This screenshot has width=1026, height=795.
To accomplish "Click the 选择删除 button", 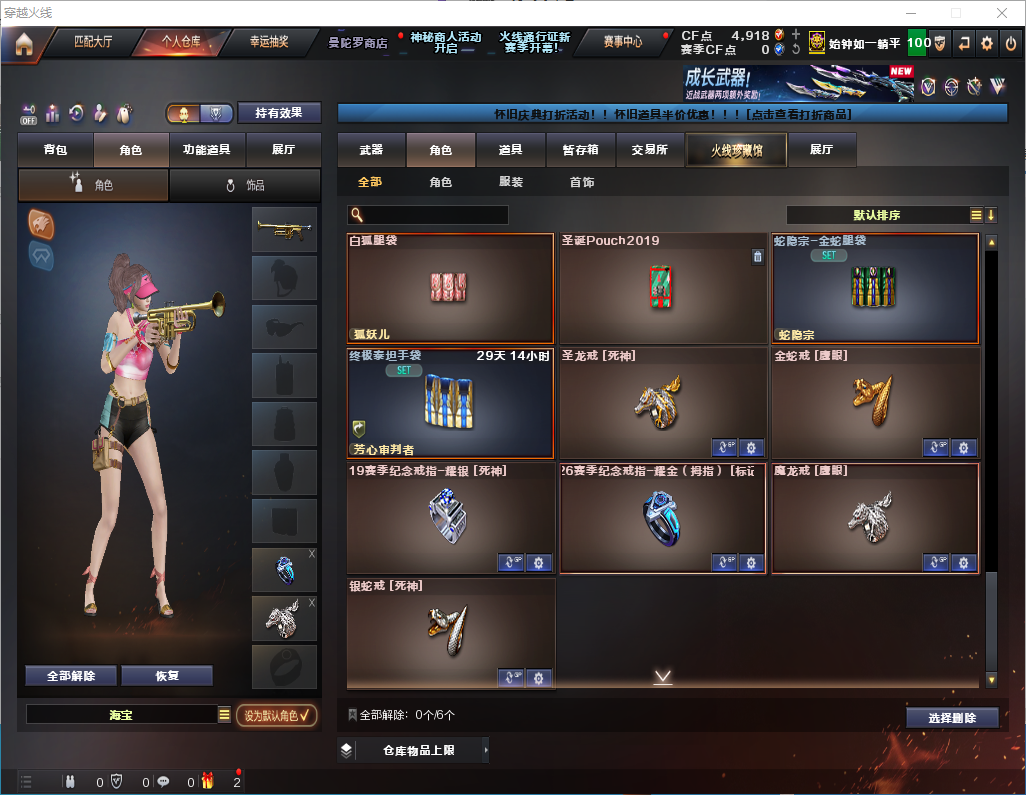I will 952,718.
